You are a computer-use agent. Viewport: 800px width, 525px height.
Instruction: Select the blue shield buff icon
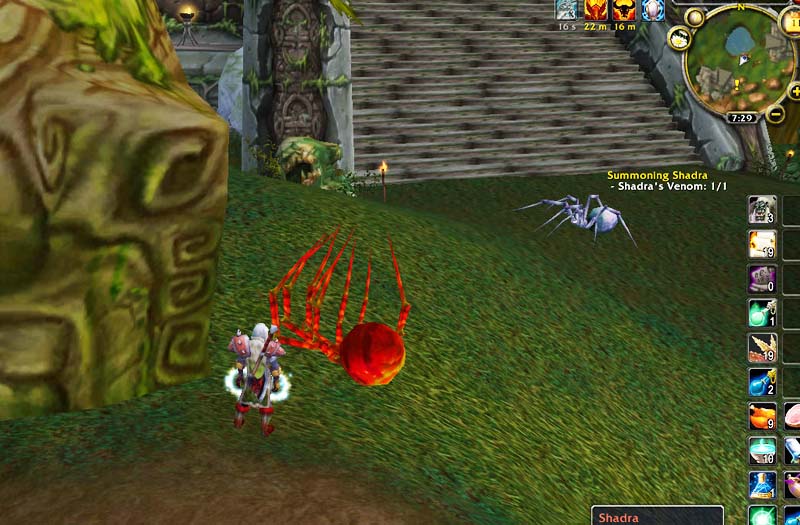tap(653, 10)
